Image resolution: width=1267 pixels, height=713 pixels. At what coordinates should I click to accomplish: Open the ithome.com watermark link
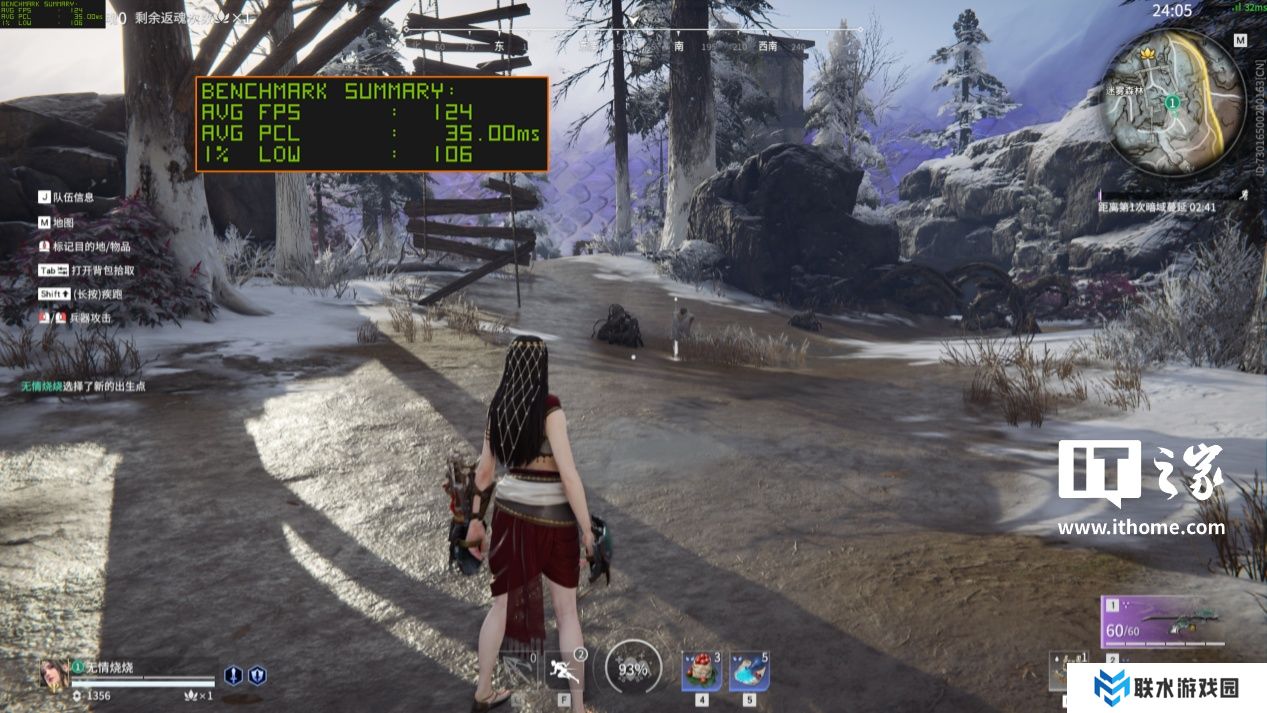1141,527
